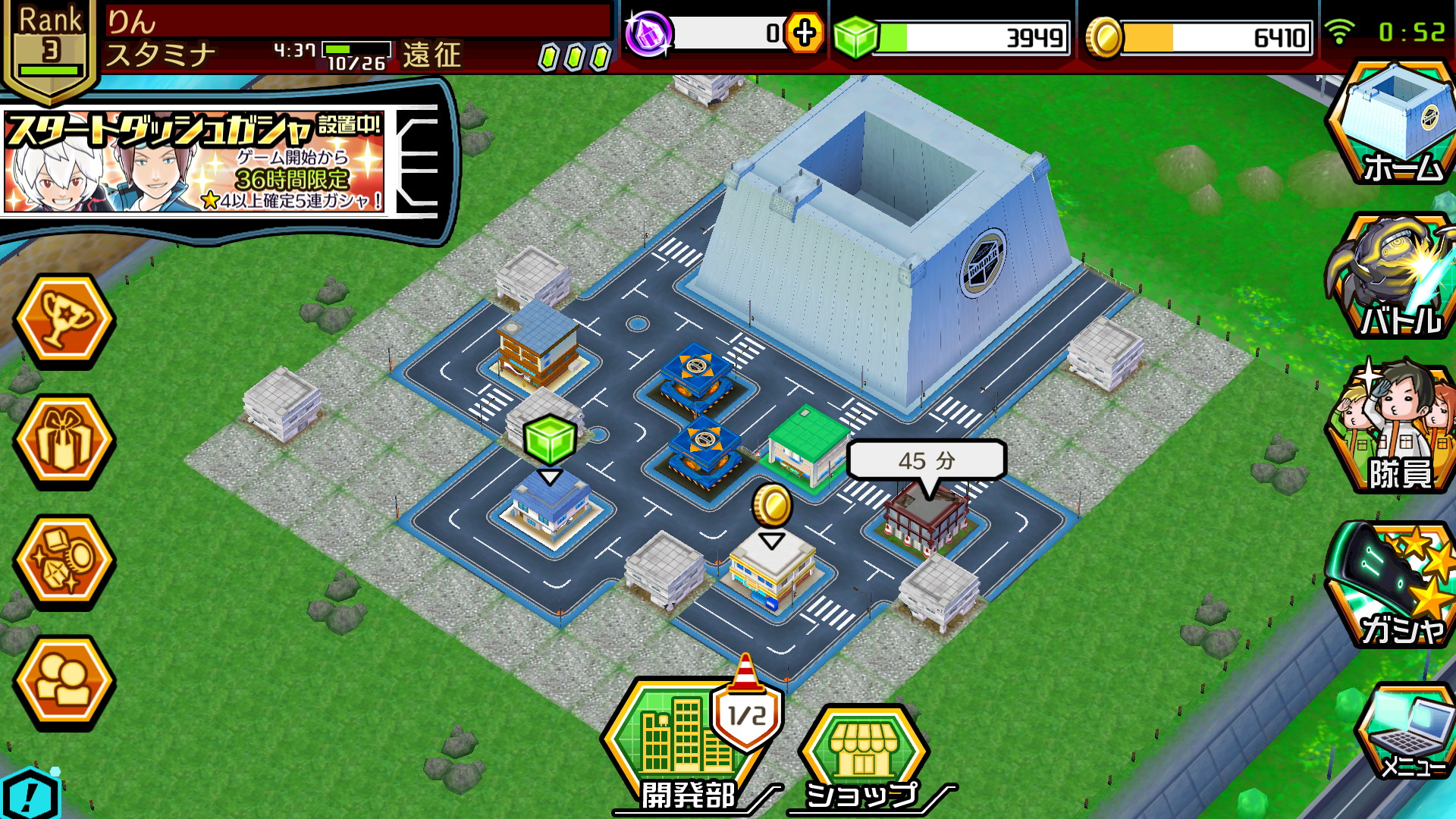Collect the gold coin above the building

point(772,504)
